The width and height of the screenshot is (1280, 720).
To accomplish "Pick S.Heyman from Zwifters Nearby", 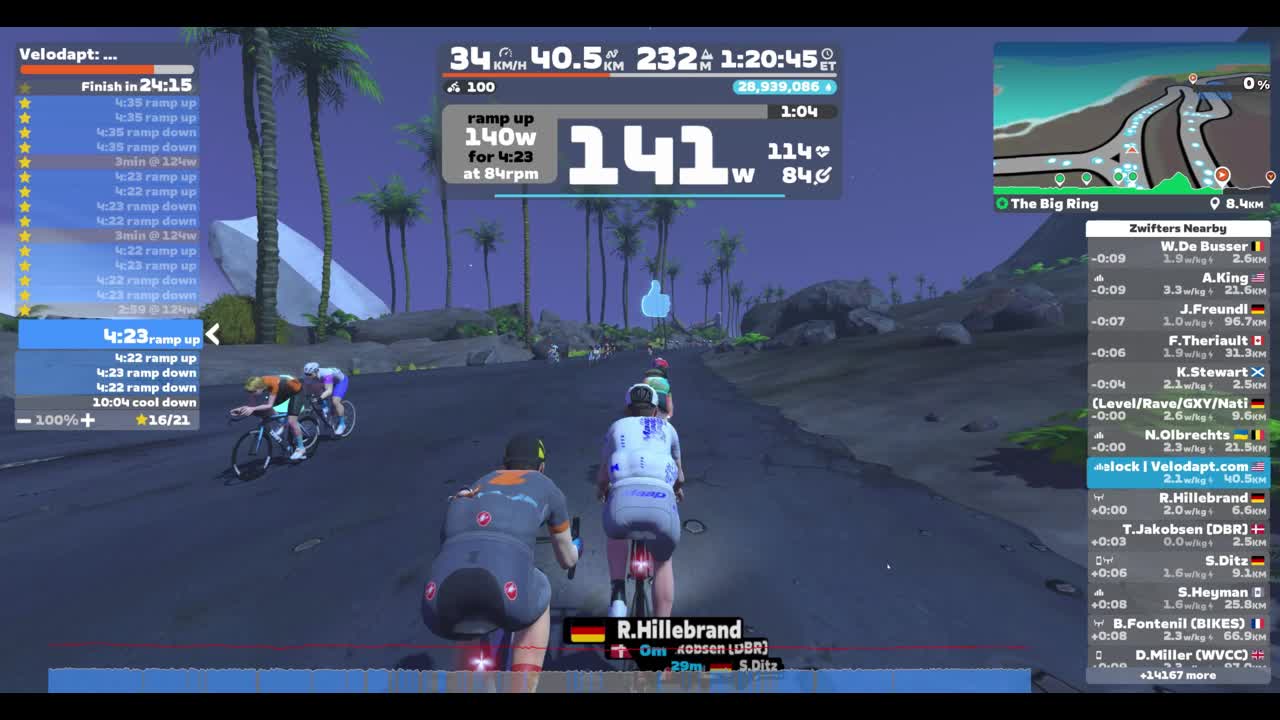I will [x=1177, y=598].
